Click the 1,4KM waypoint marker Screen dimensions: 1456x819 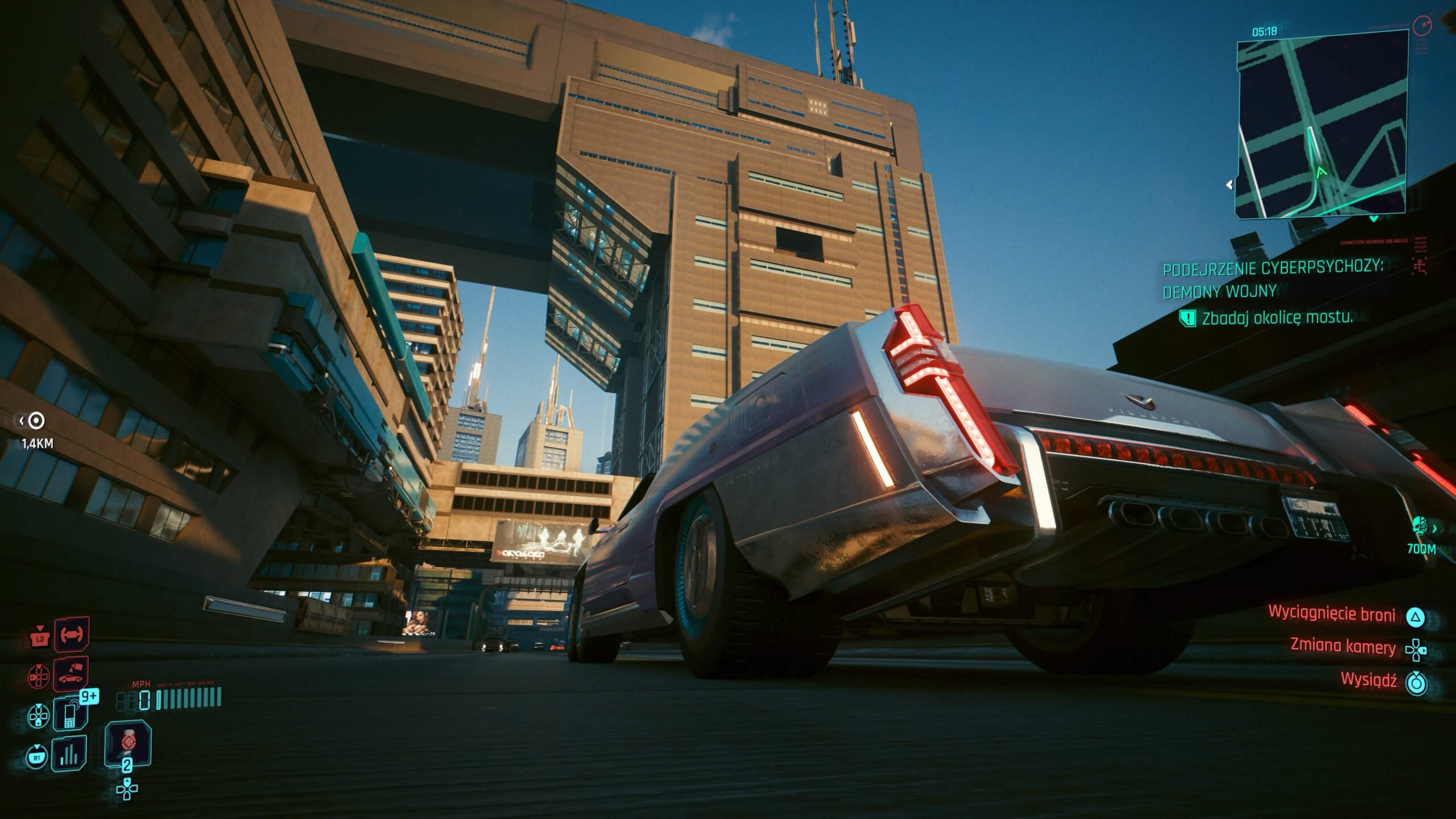pos(37,421)
